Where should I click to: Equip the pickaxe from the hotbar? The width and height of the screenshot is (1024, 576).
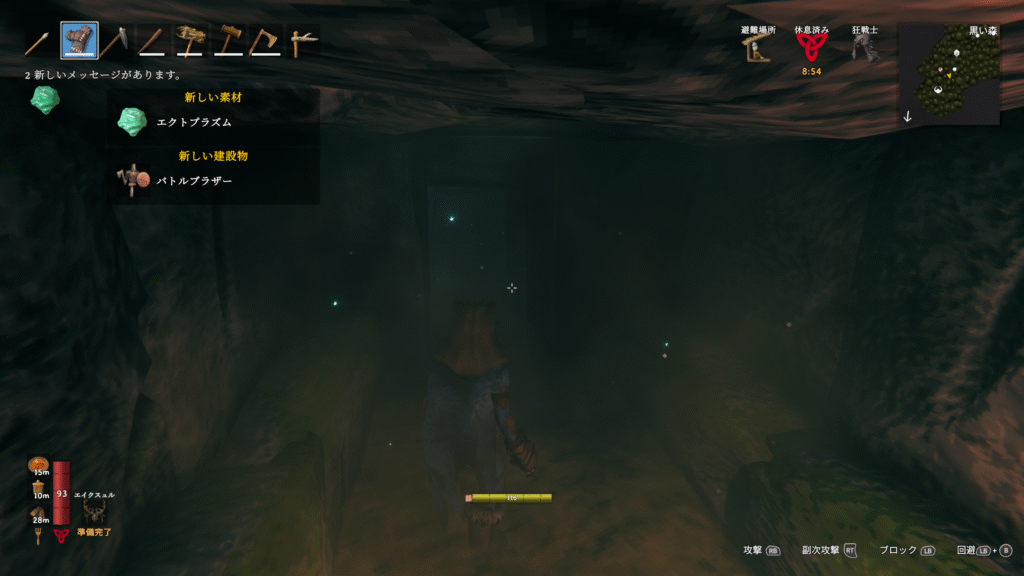[113, 41]
